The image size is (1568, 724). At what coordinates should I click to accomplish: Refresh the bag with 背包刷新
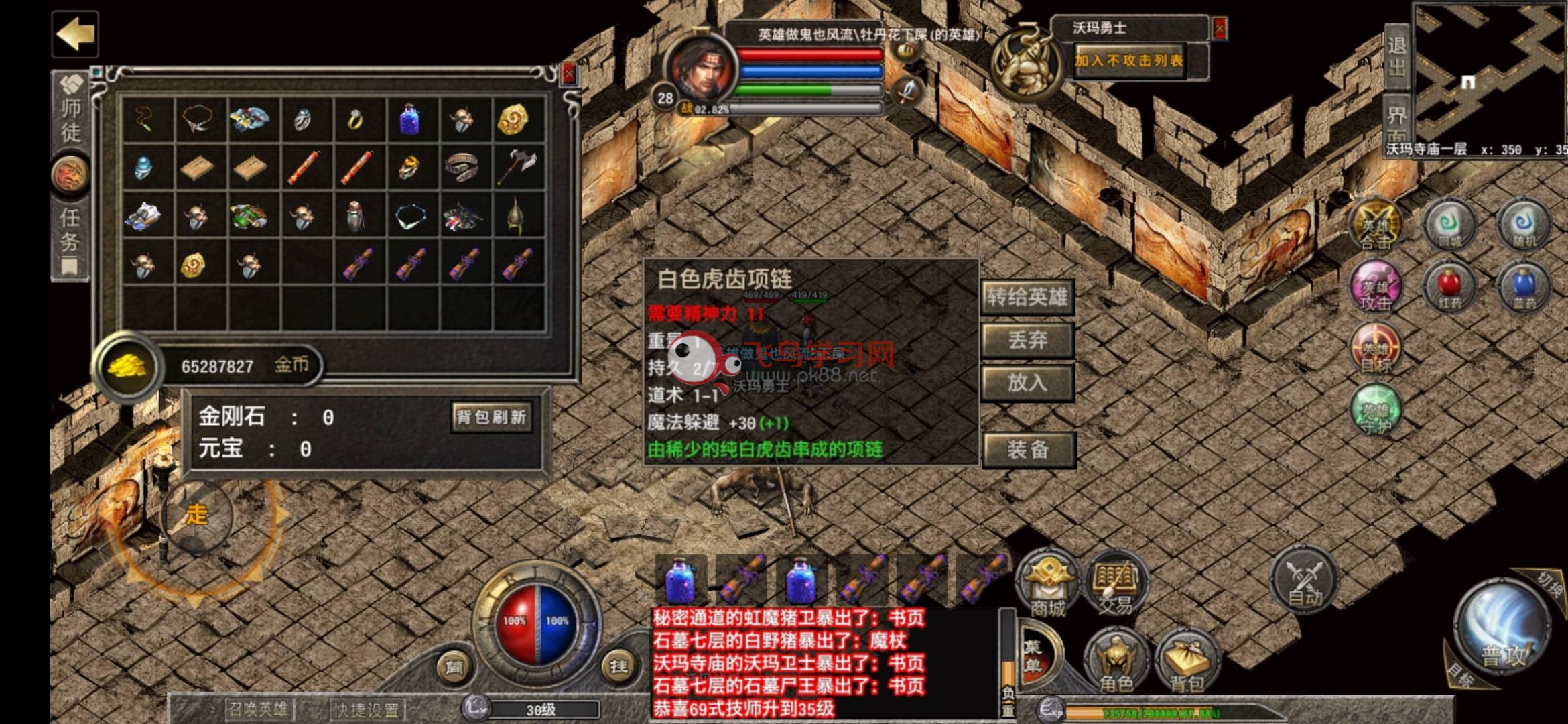491,418
